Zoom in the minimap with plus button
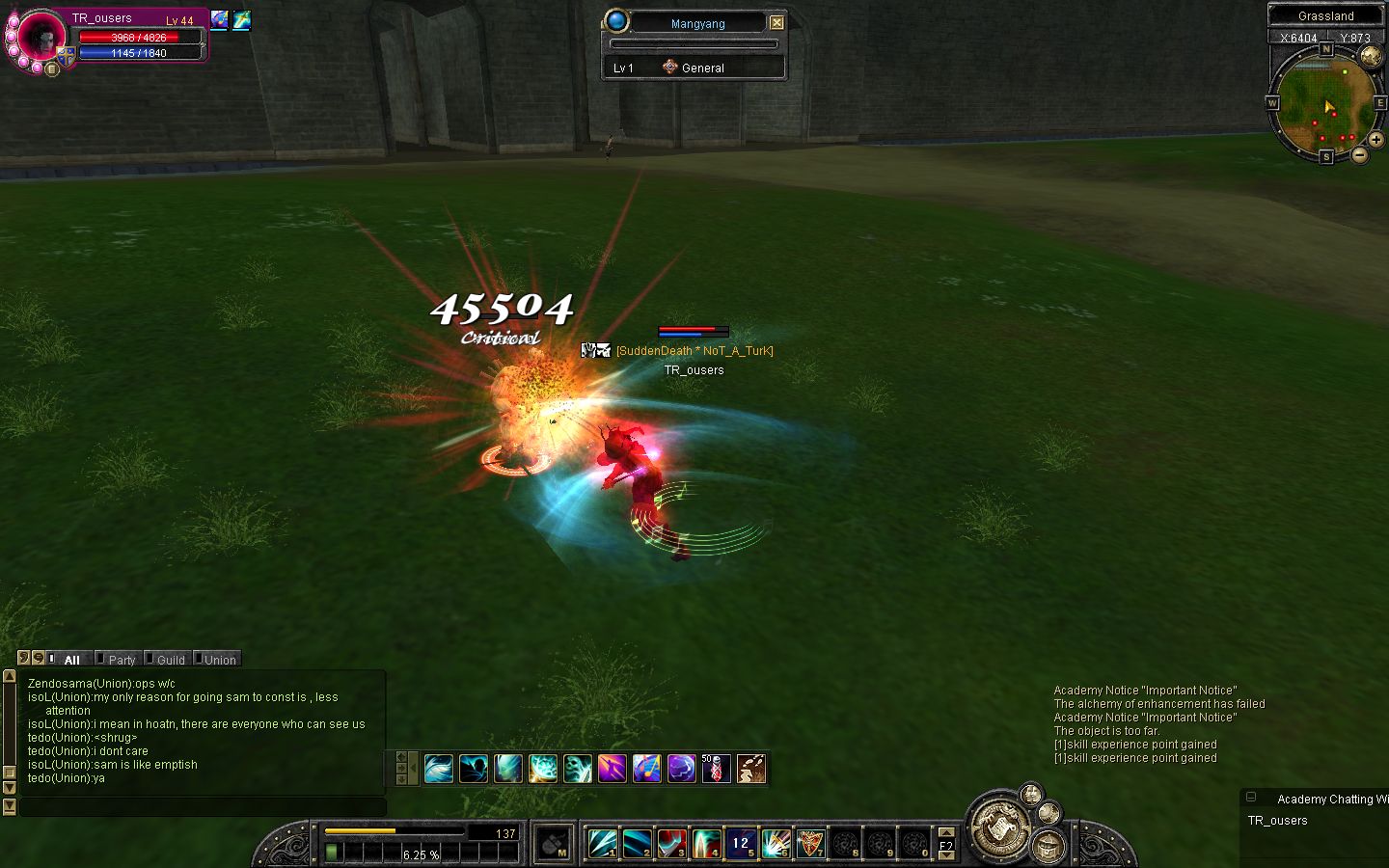 (x=1375, y=140)
